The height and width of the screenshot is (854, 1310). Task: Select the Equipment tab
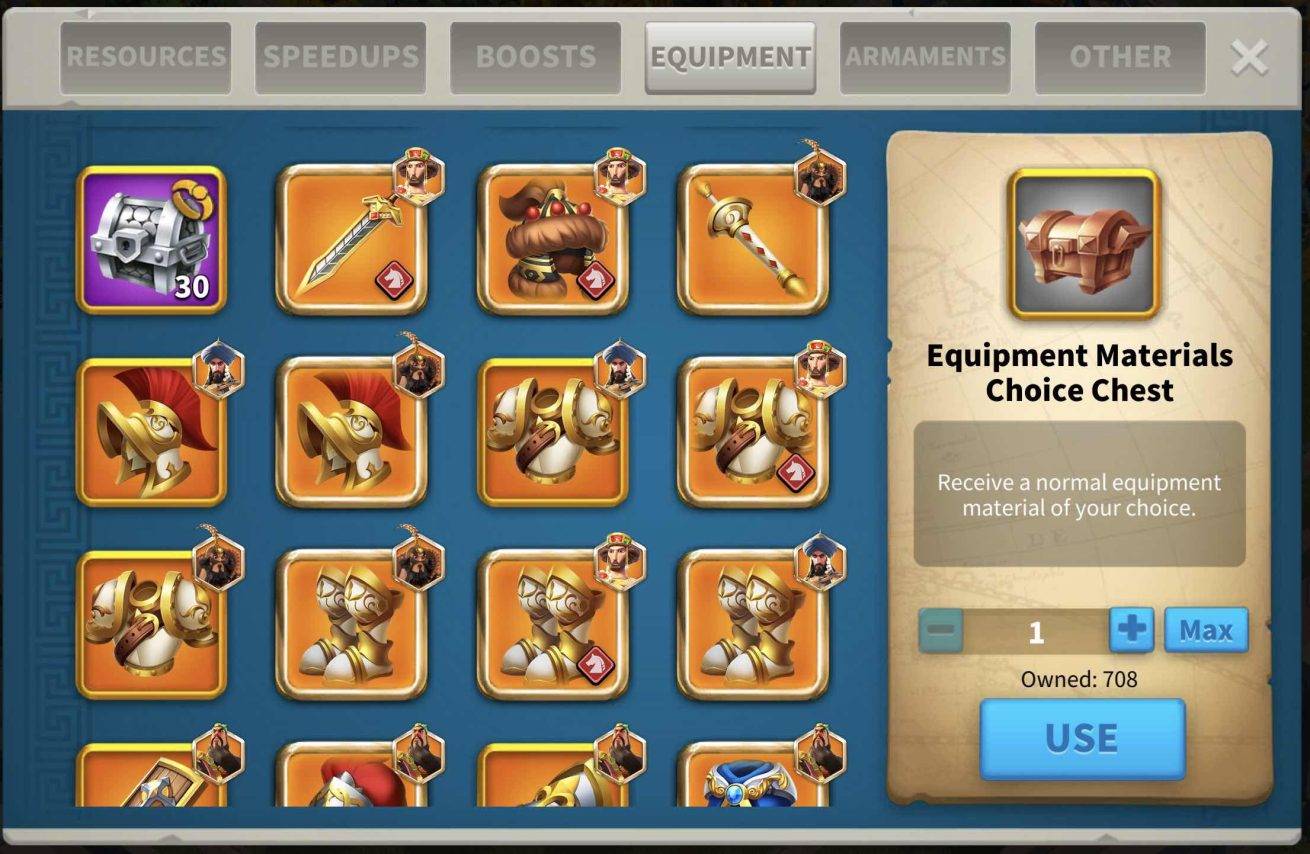pos(730,57)
